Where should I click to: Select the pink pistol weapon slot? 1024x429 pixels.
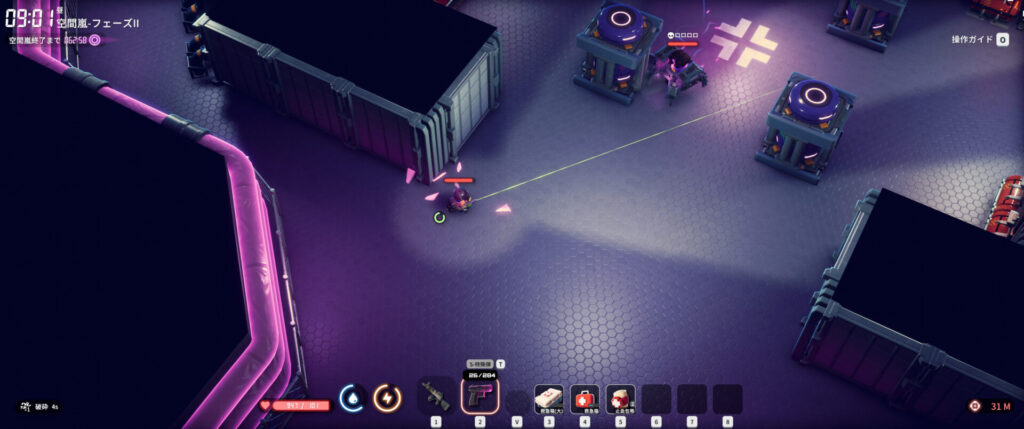click(479, 395)
